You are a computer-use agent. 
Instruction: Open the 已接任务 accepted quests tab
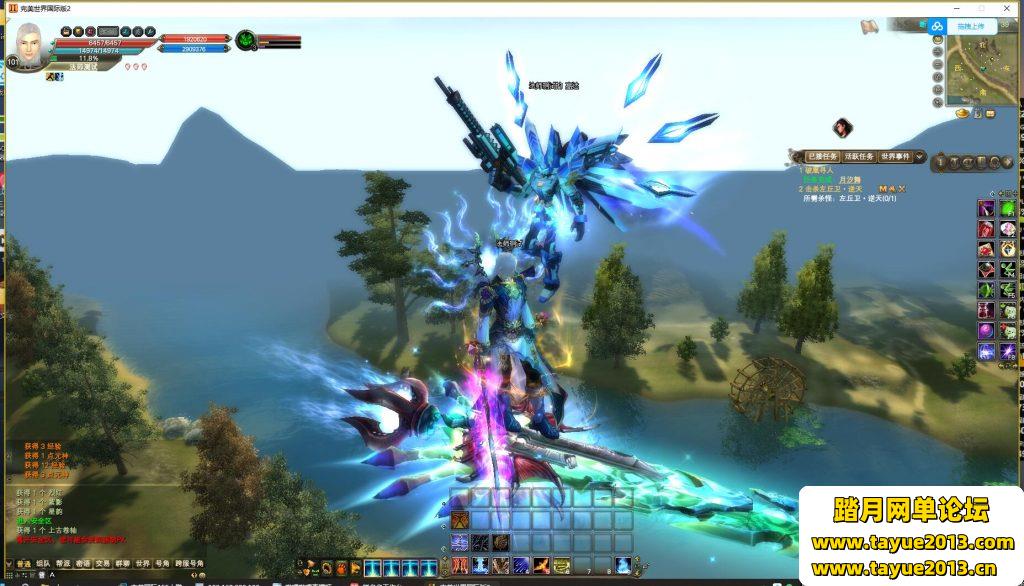pos(822,157)
